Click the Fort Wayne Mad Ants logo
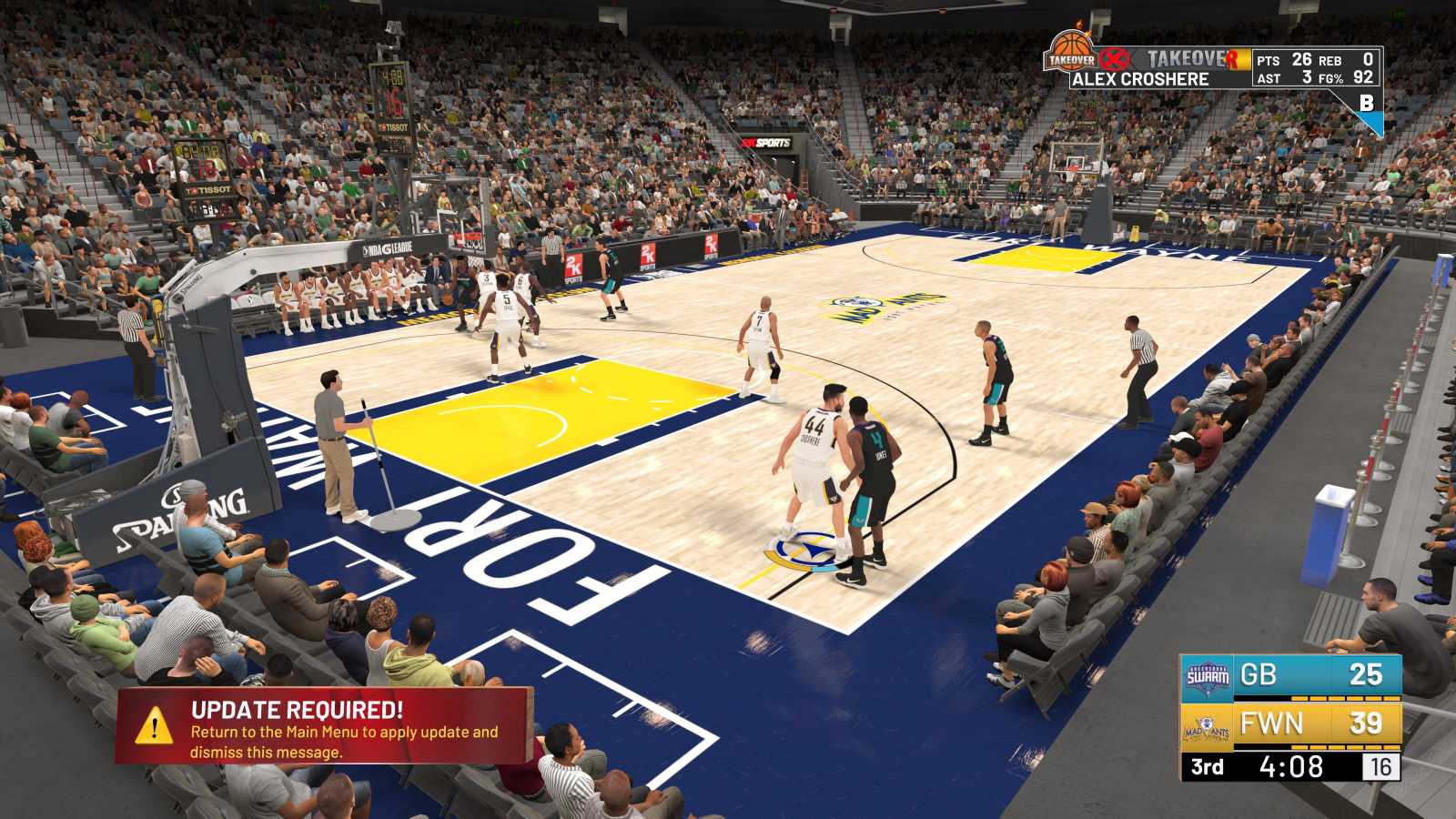 (1207, 729)
